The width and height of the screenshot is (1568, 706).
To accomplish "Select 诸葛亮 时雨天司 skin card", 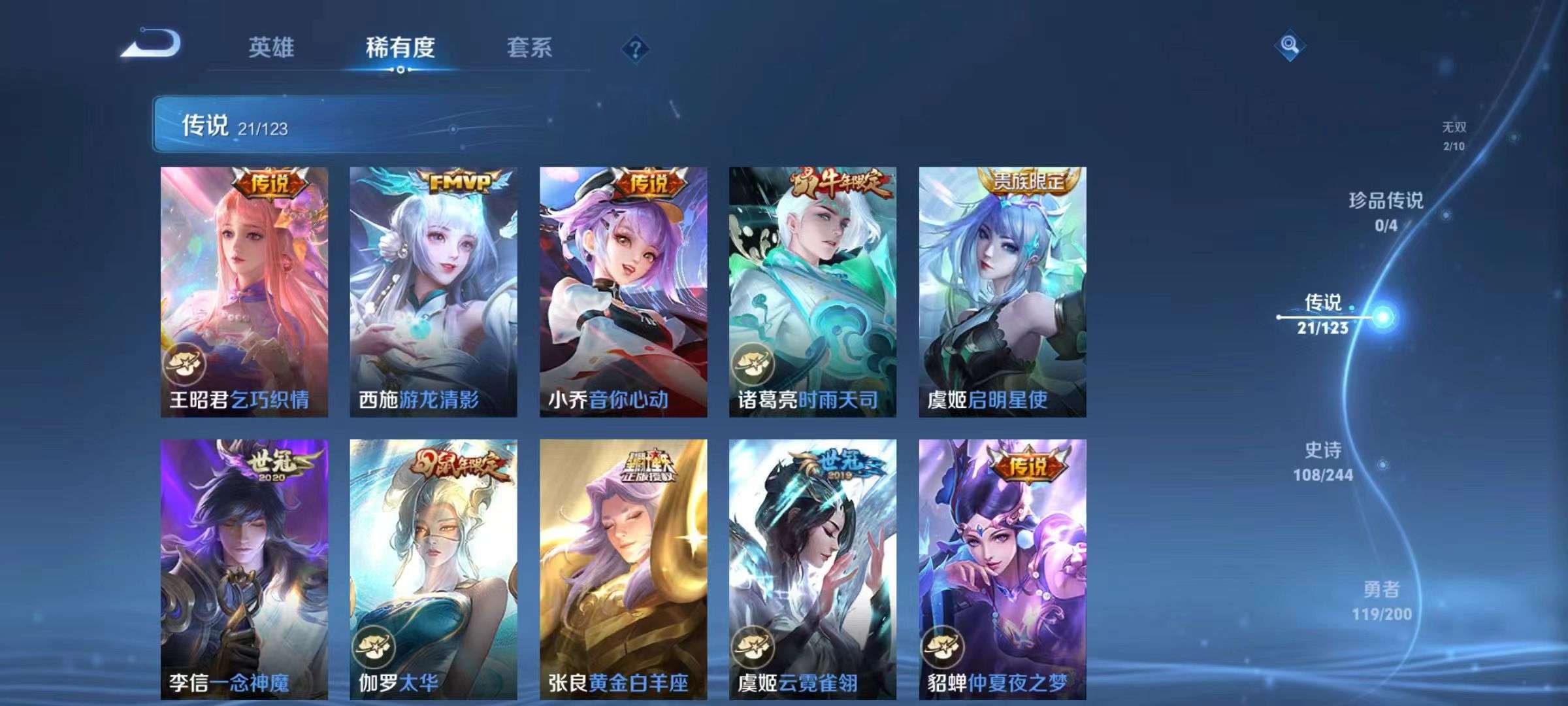I will (x=813, y=292).
